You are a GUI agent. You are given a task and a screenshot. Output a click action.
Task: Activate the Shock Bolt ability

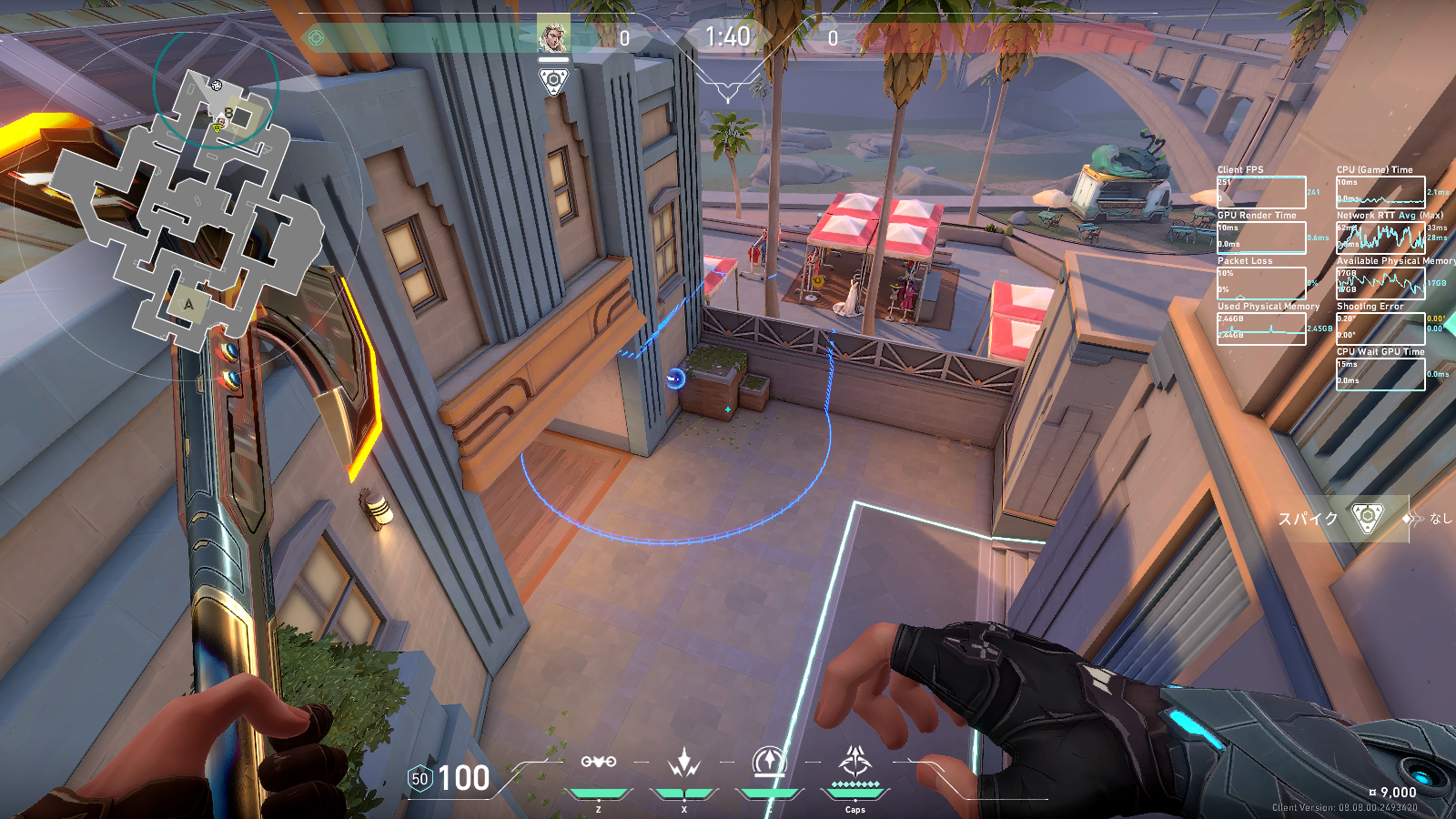click(683, 763)
